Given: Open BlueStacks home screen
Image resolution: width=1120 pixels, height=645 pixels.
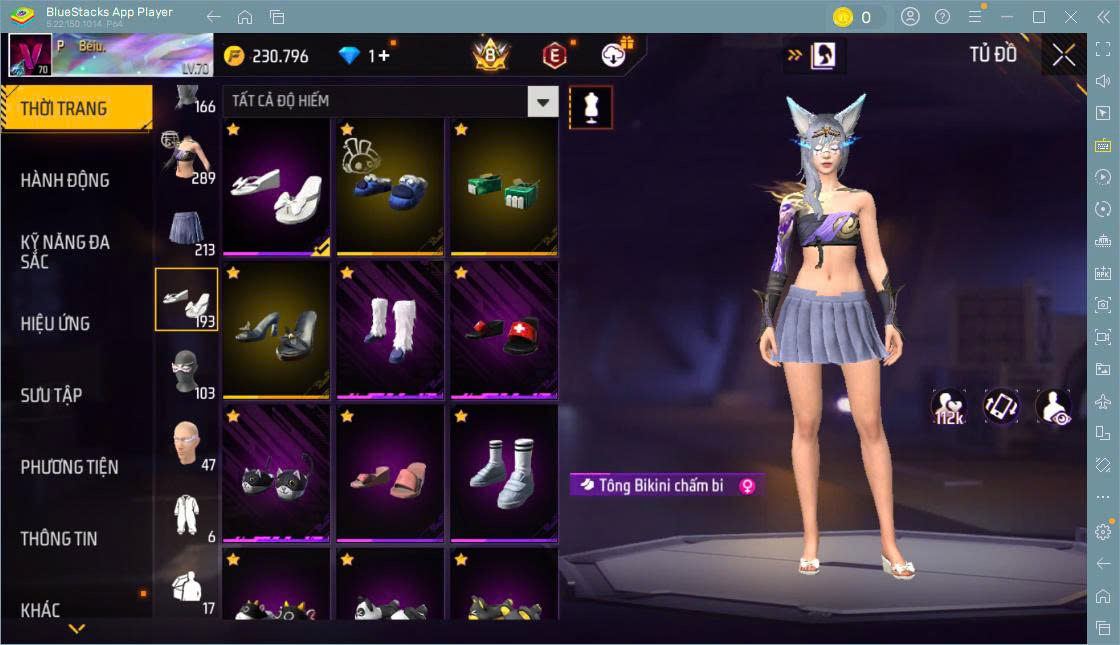Looking at the screenshot, I should coord(245,17).
